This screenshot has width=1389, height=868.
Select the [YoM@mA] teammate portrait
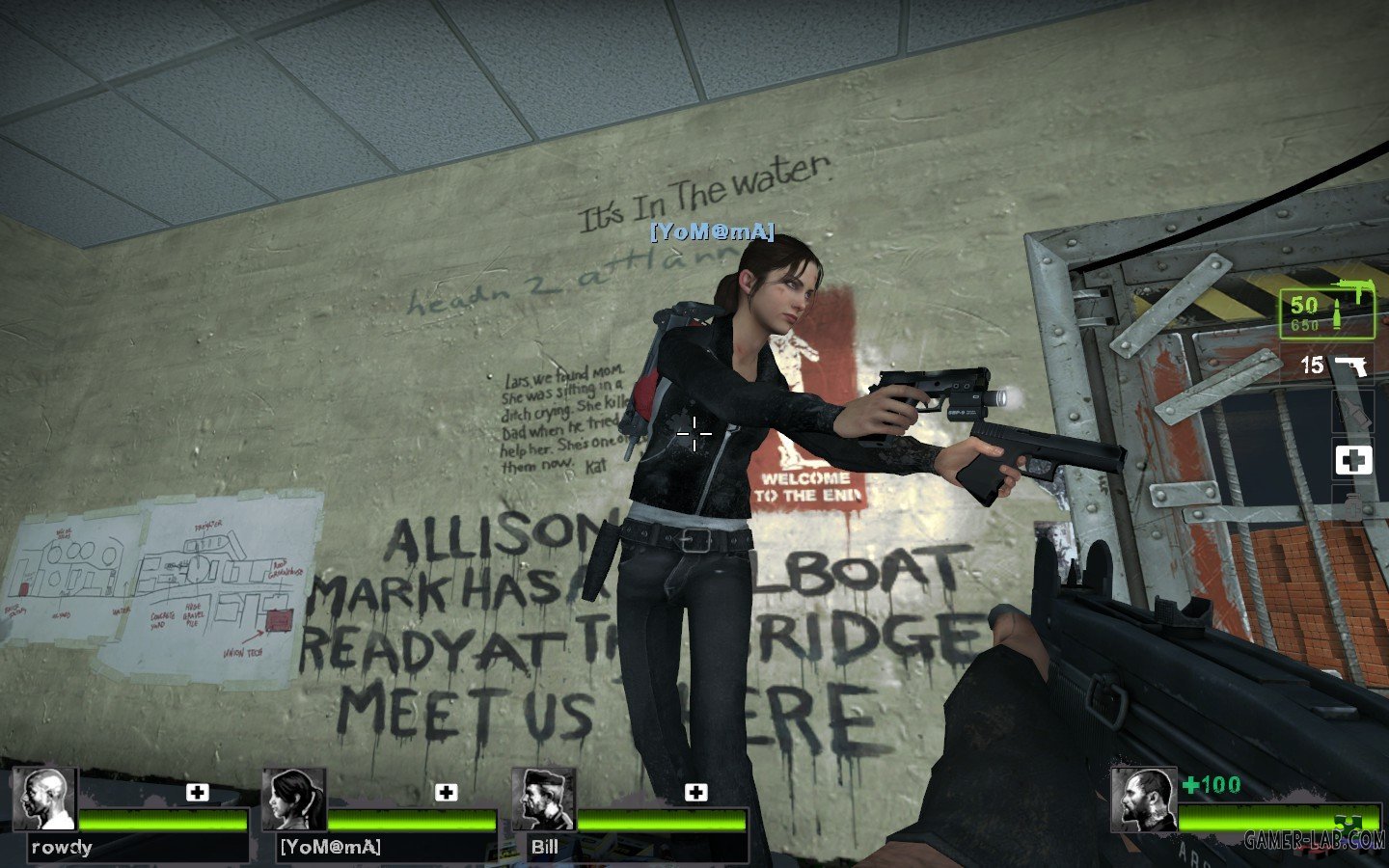[x=293, y=800]
